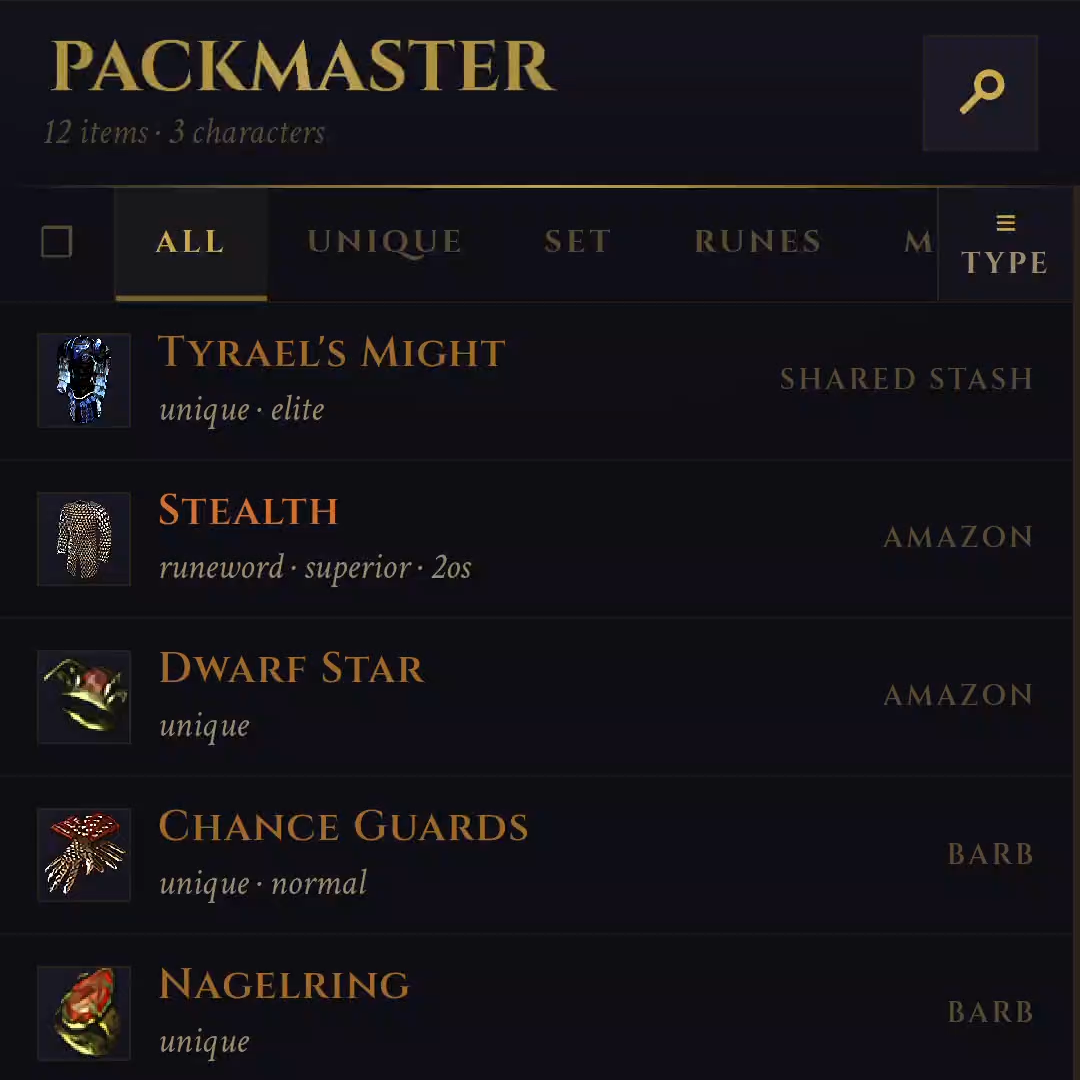Click the Nagelring ring icon
This screenshot has width=1080, height=1080.
click(84, 1012)
